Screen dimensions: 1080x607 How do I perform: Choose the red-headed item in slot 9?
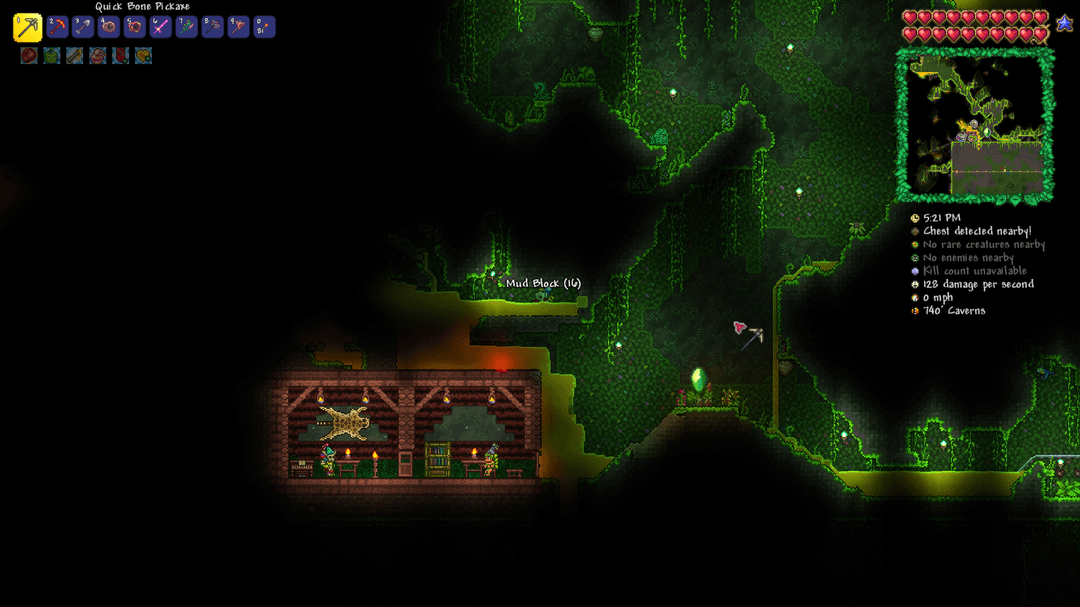(238, 27)
